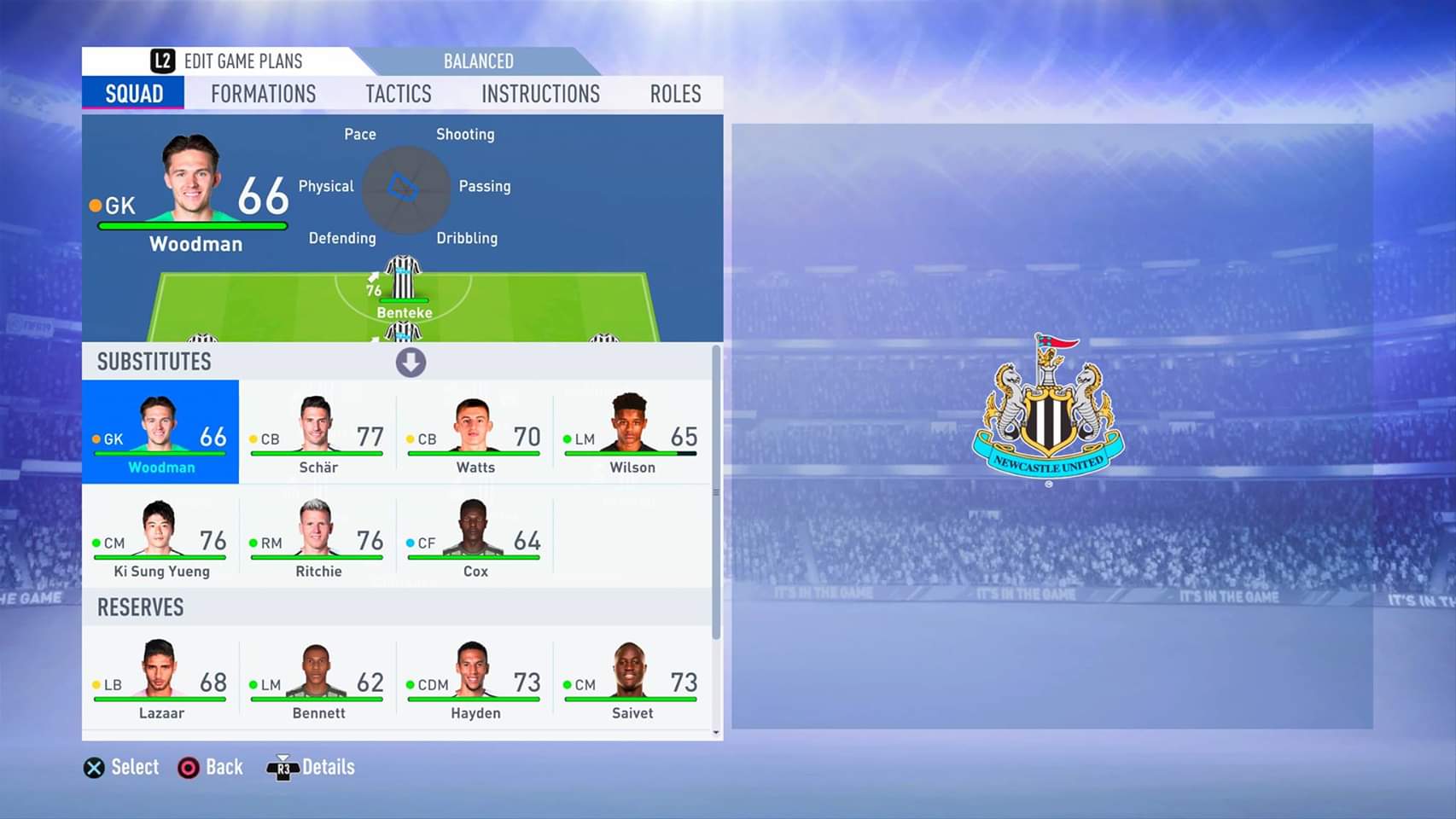Pick substitute Watts rated 70
Screen dimensions: 1456x819
pos(475,433)
